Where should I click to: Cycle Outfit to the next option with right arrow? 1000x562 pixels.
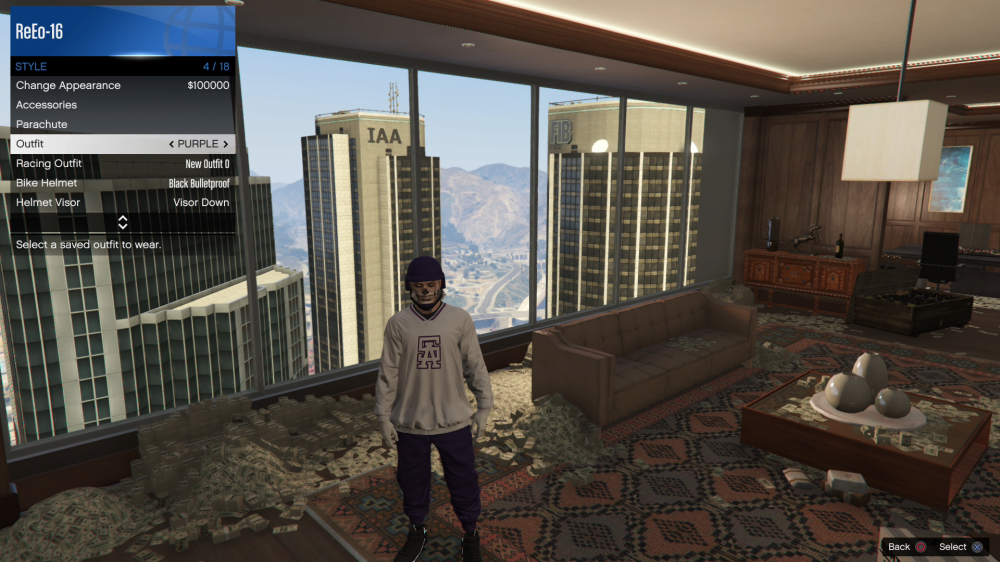pos(226,144)
